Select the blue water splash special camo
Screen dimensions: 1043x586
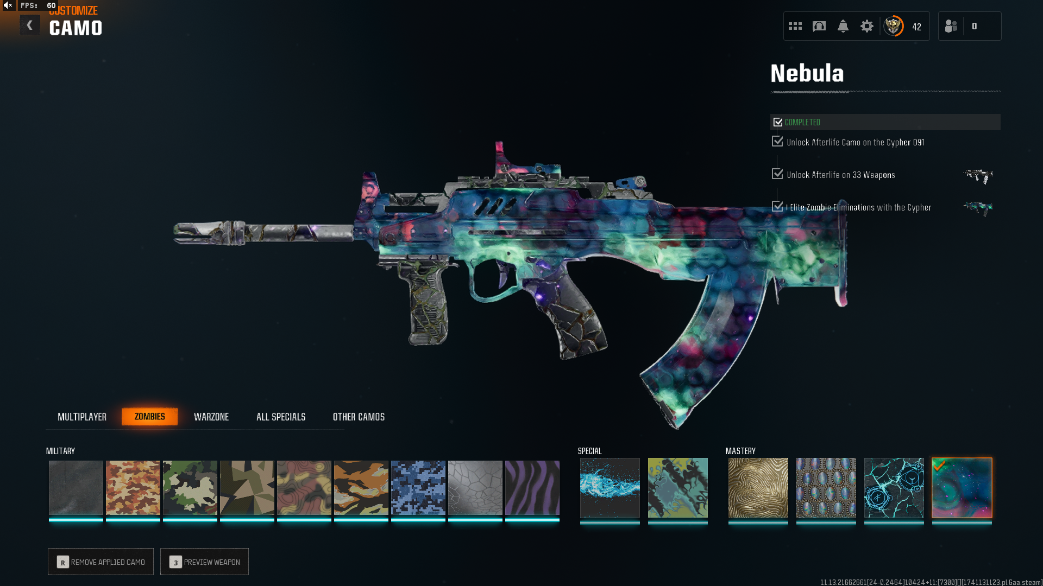(x=609, y=488)
